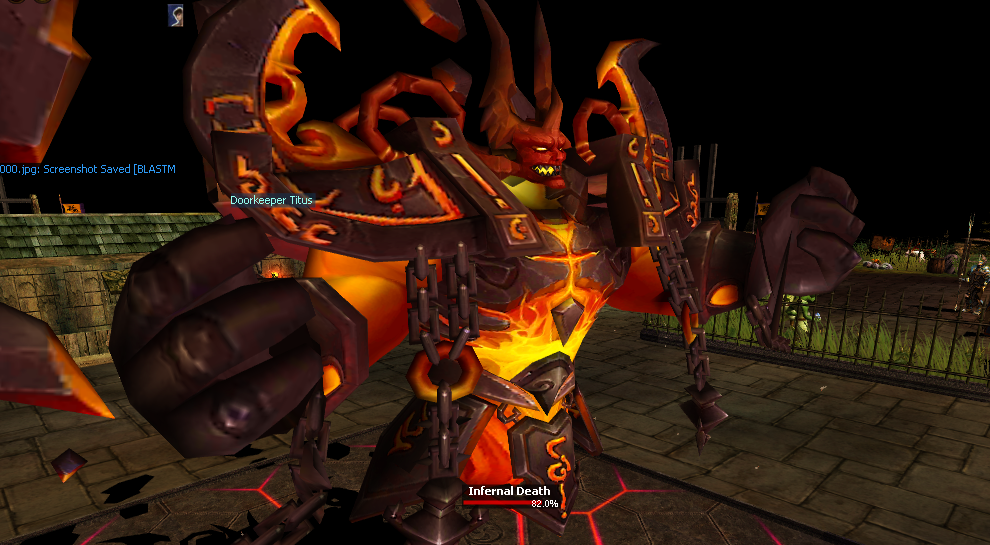
Task: Click the small character portrait icon
Action: tap(175, 14)
